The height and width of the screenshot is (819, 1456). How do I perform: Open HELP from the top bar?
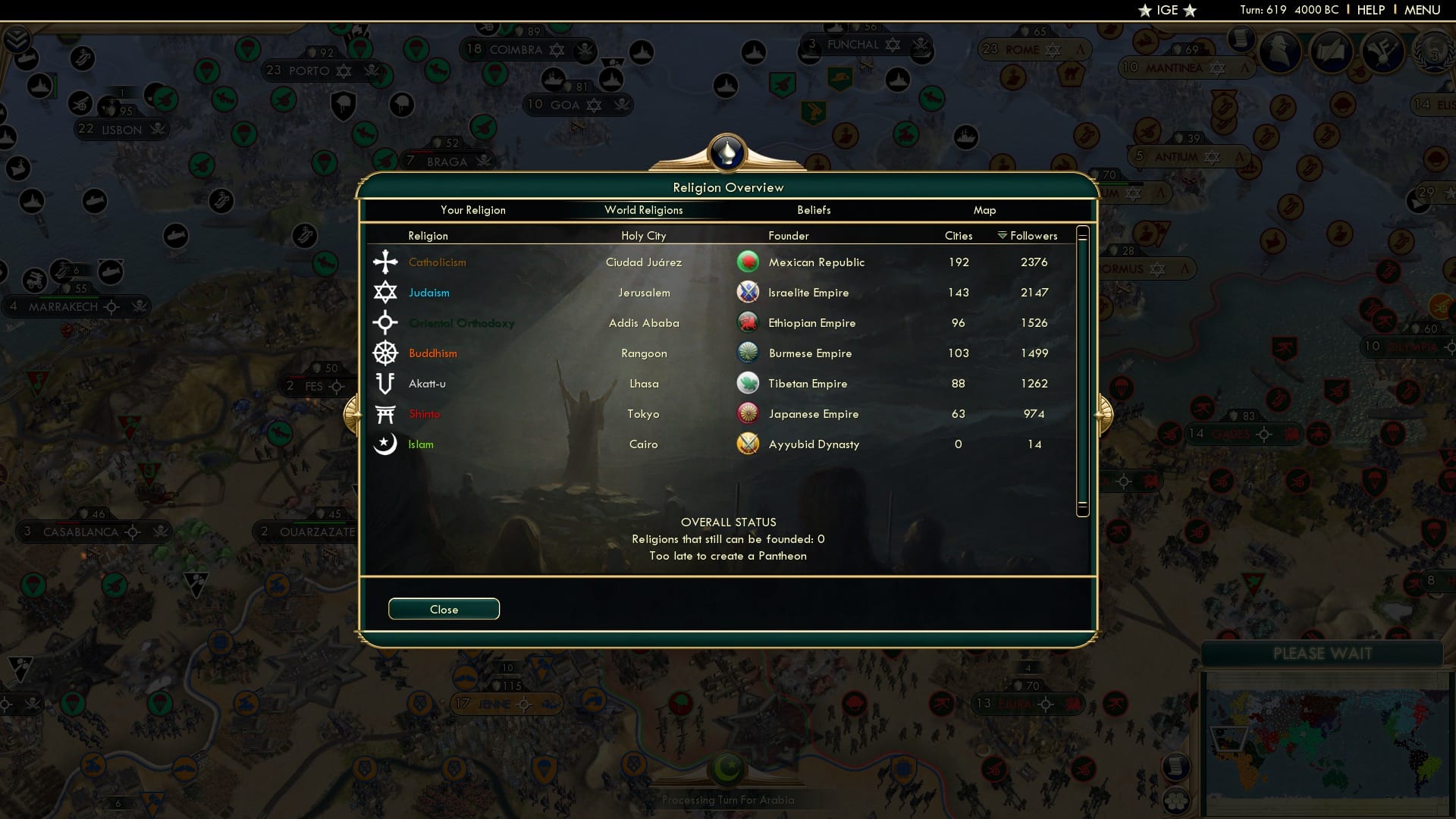click(x=1370, y=10)
